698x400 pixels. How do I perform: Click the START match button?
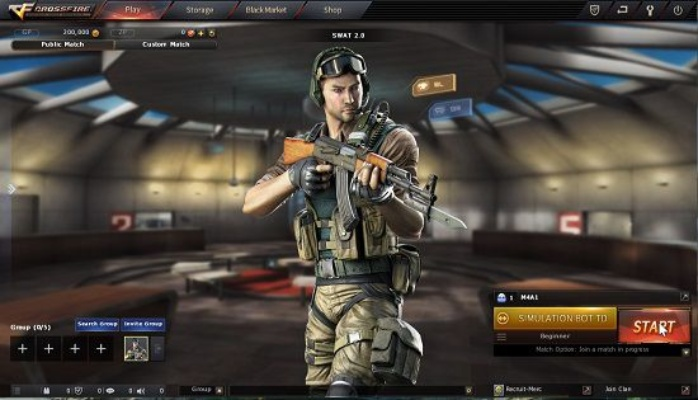point(654,327)
